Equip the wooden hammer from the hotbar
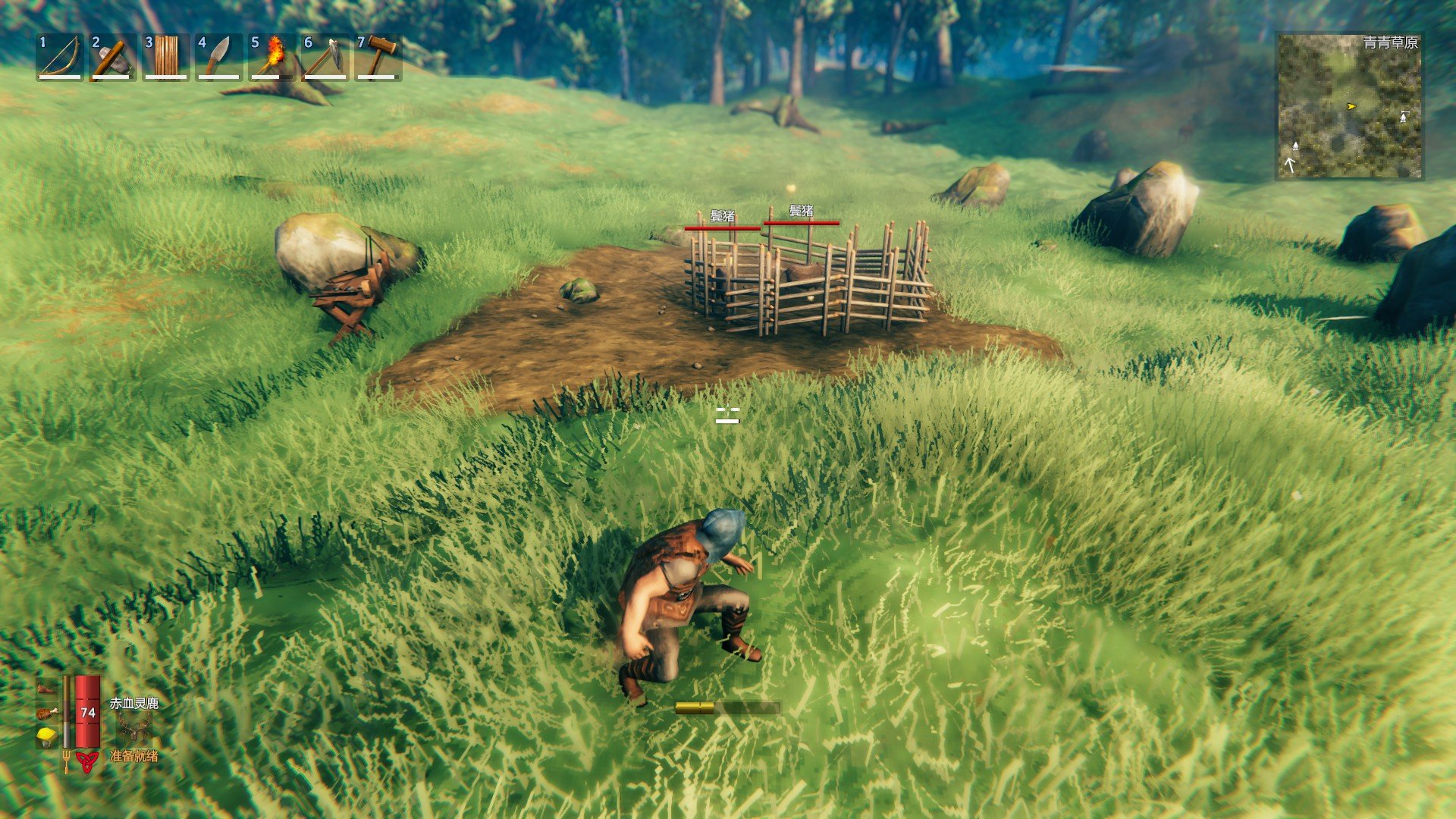The width and height of the screenshot is (1456, 819). [378, 57]
